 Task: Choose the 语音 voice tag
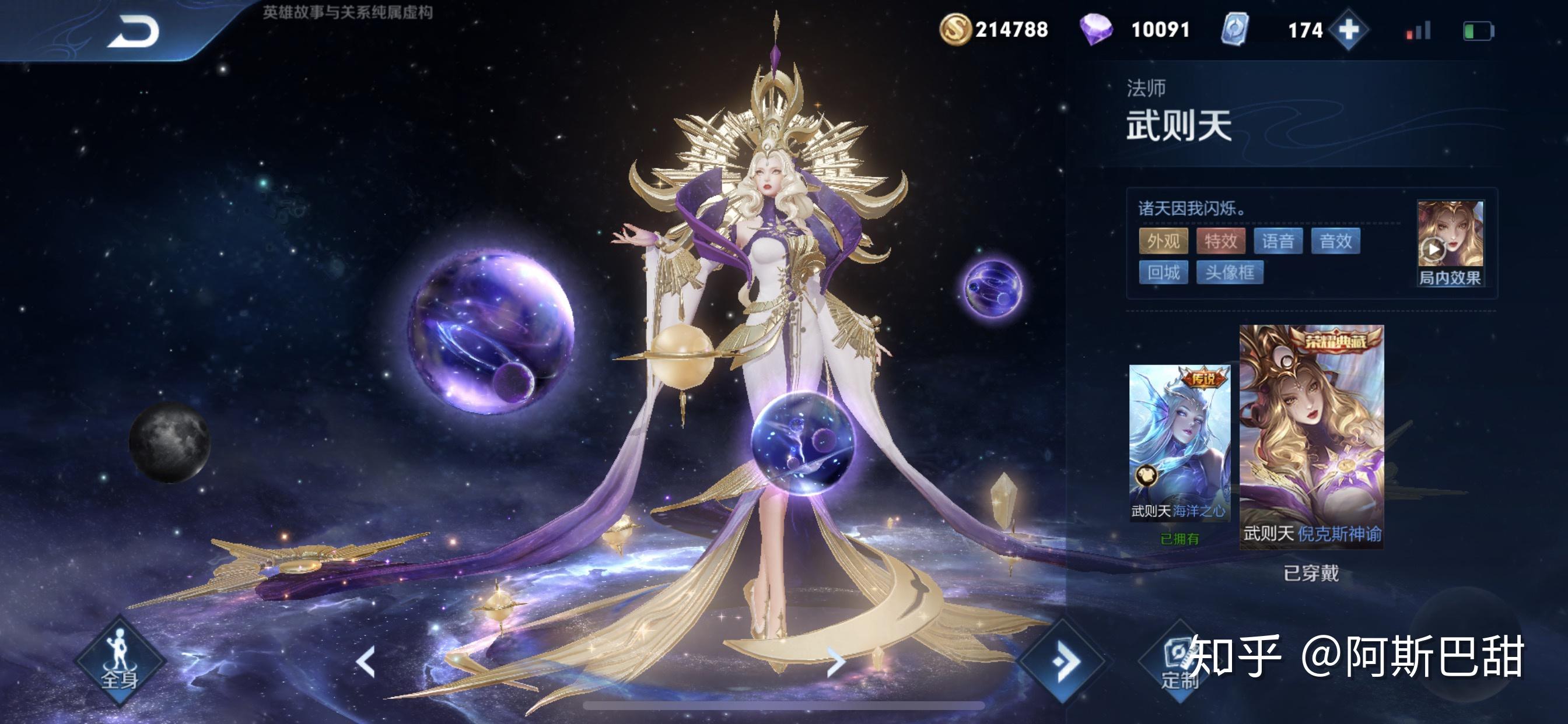[x=1277, y=241]
